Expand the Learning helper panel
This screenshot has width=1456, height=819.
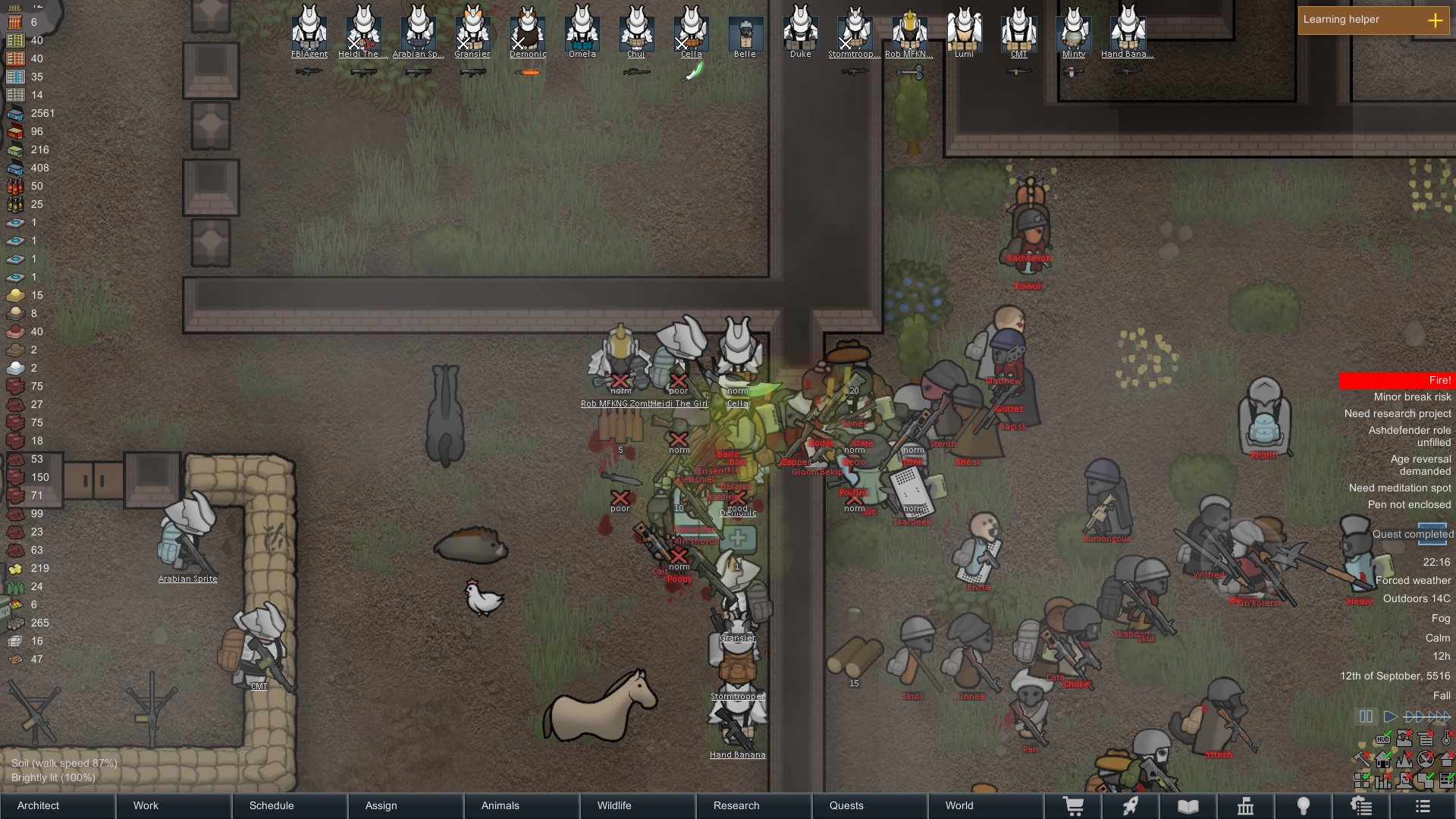pos(1436,20)
